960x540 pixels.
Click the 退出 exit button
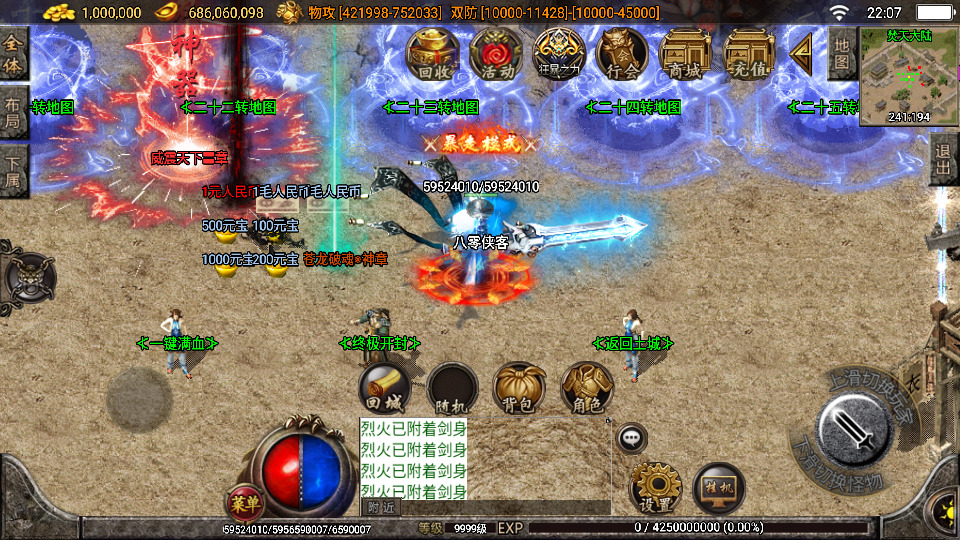click(x=943, y=160)
